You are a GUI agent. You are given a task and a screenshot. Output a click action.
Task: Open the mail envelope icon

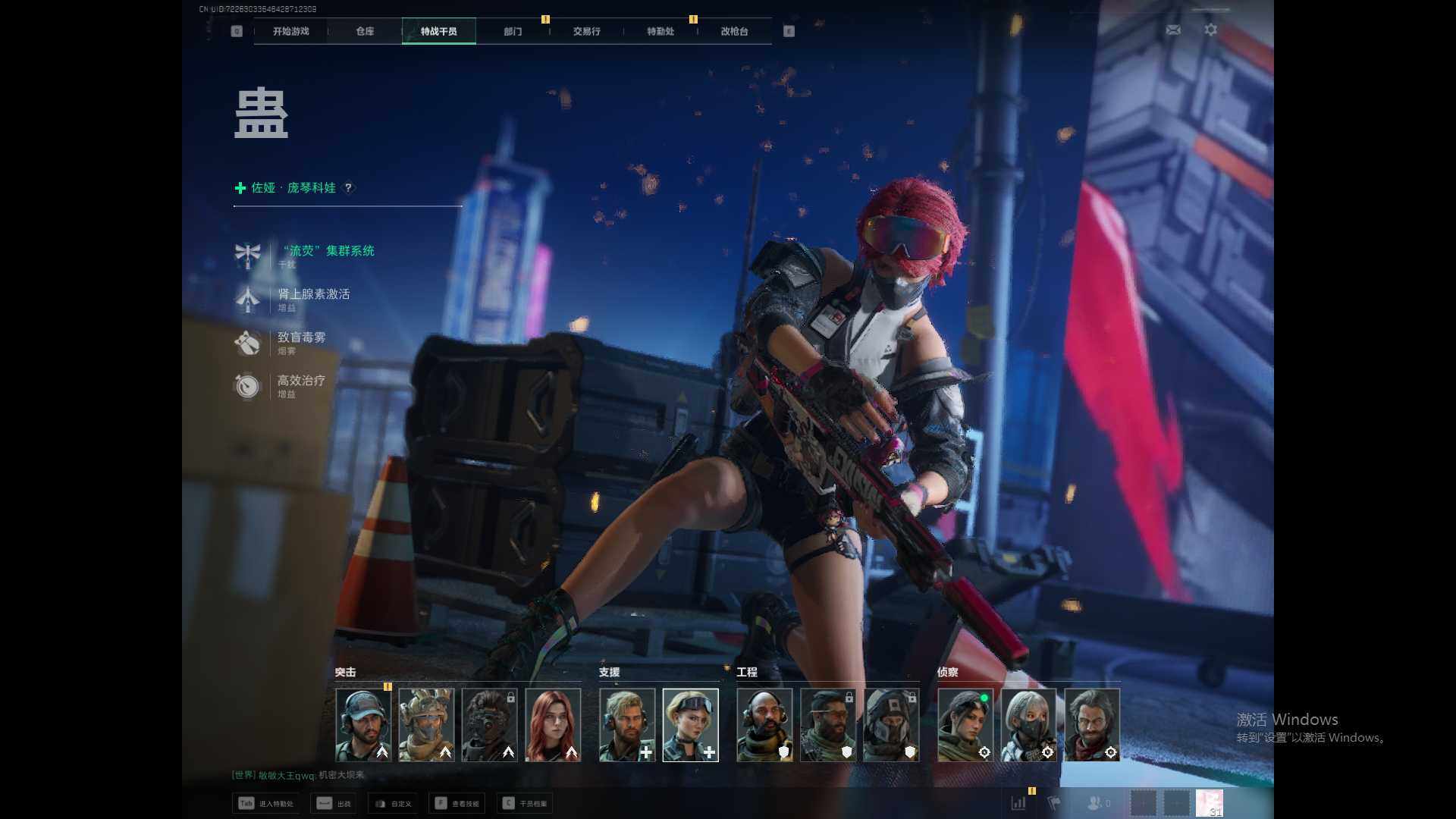pos(1173,30)
